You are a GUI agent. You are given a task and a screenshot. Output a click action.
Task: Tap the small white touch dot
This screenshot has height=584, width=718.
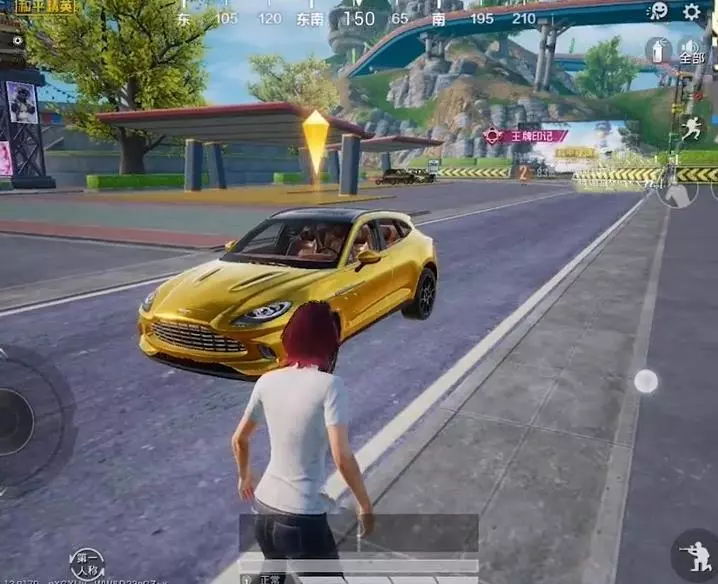point(646,380)
